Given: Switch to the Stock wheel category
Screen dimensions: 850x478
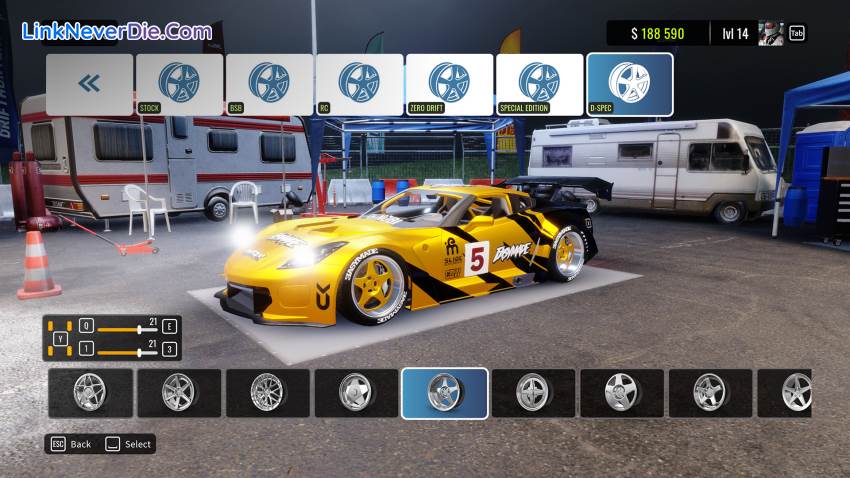Looking at the screenshot, I should pyautogui.click(x=179, y=84).
